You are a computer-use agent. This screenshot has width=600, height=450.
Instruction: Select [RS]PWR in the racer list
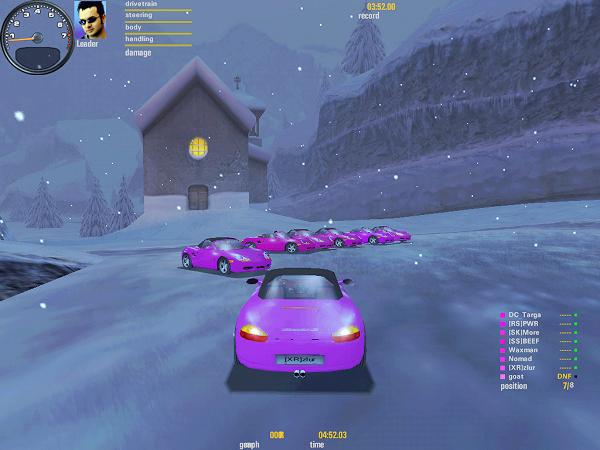[x=524, y=324]
